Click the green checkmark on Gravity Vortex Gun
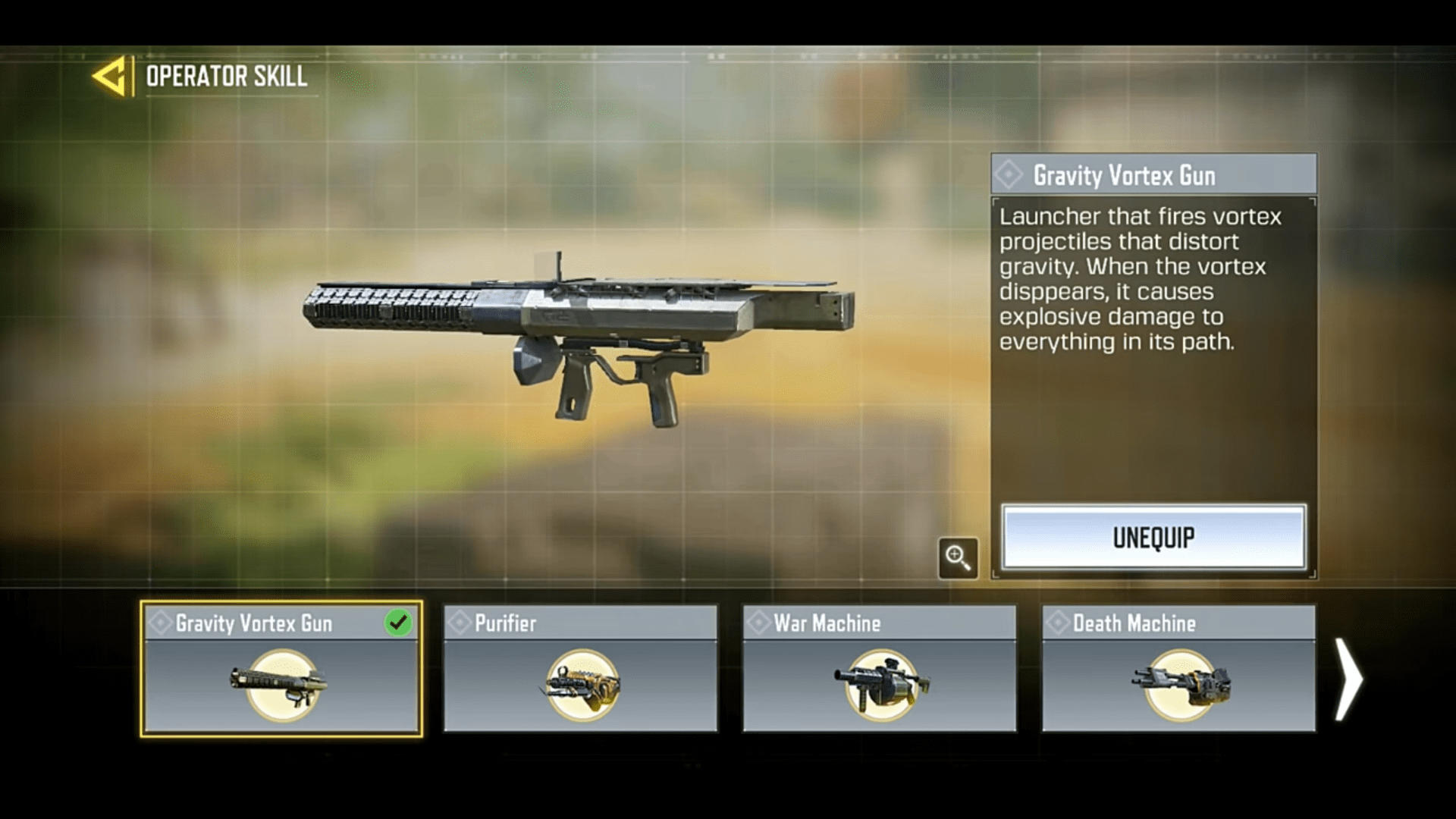Screen dimensions: 1456x819 pos(397,623)
